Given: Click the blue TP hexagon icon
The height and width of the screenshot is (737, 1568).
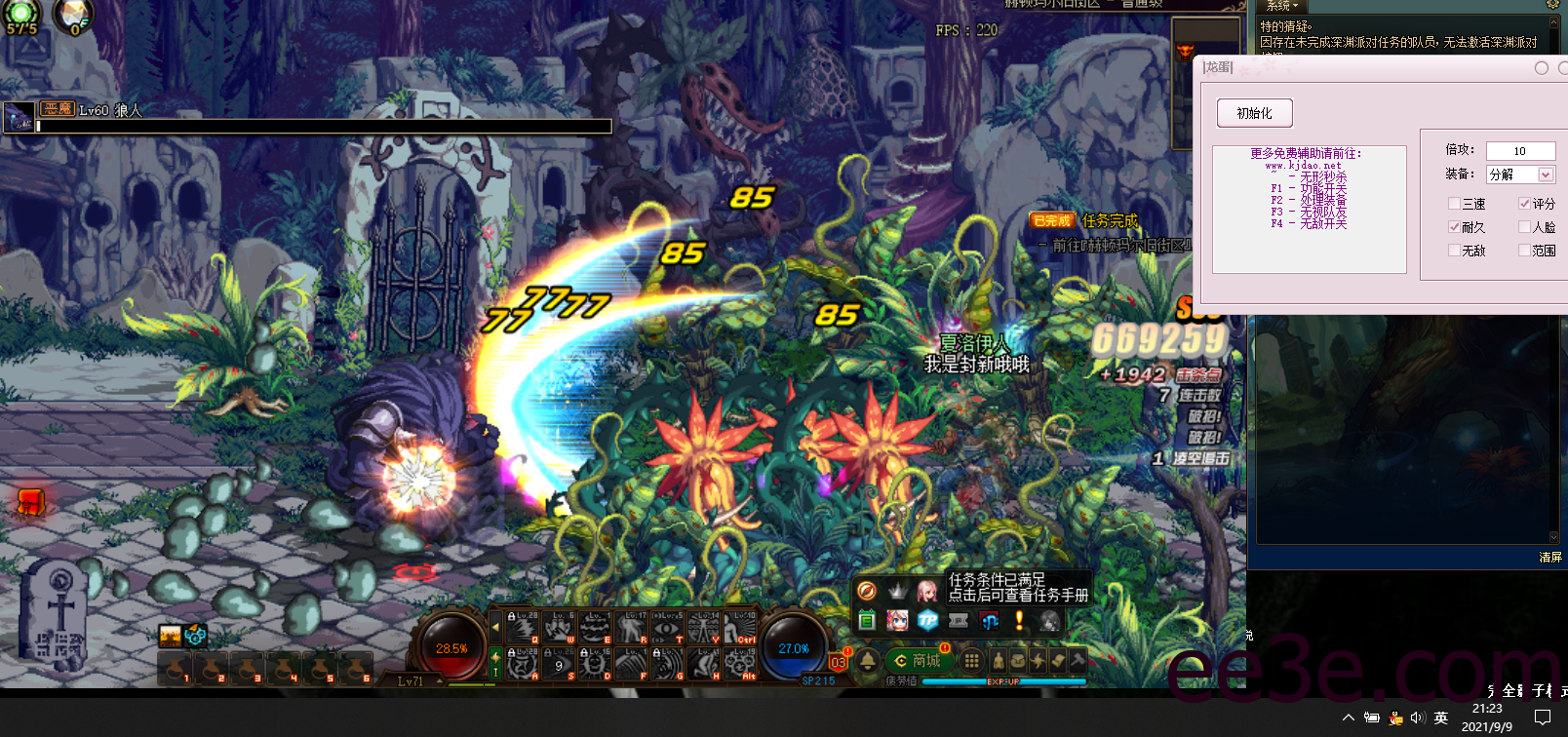Looking at the screenshot, I should tap(927, 620).
